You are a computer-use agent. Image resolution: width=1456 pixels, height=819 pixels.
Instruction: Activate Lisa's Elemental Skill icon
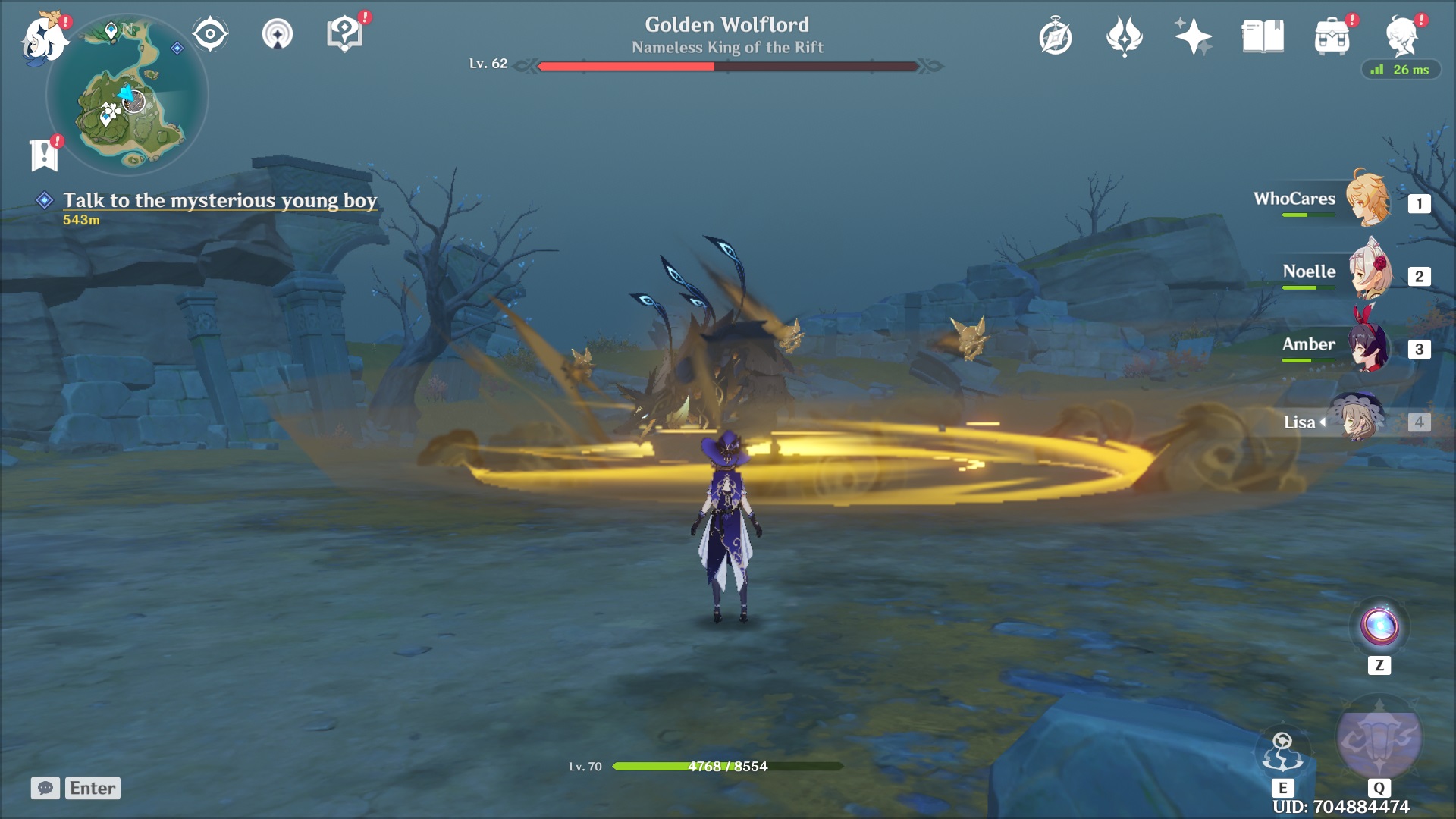click(1282, 752)
